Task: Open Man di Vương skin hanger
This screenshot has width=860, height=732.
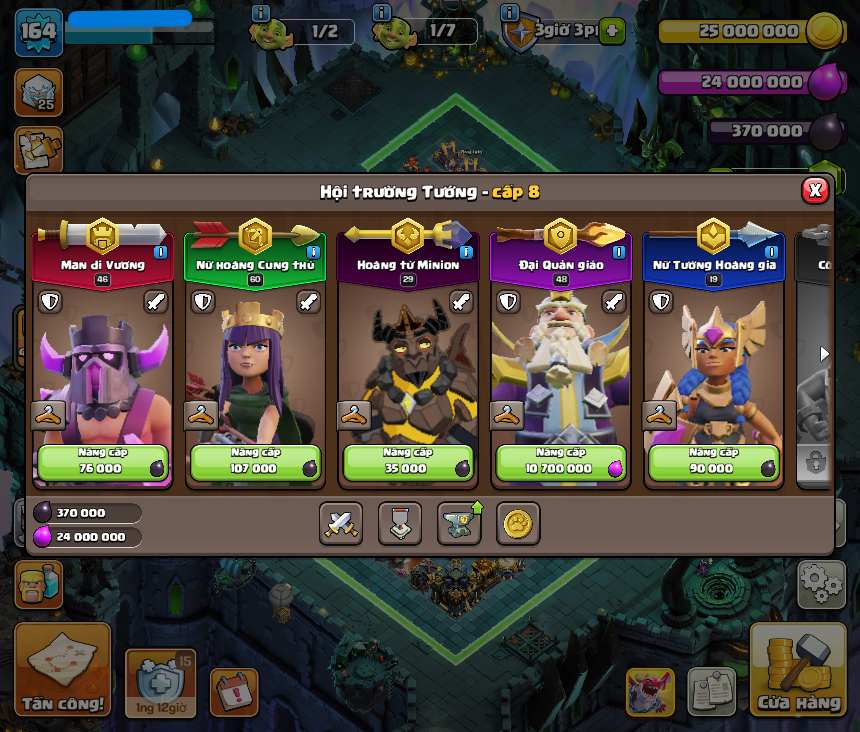Action: pos(48,415)
